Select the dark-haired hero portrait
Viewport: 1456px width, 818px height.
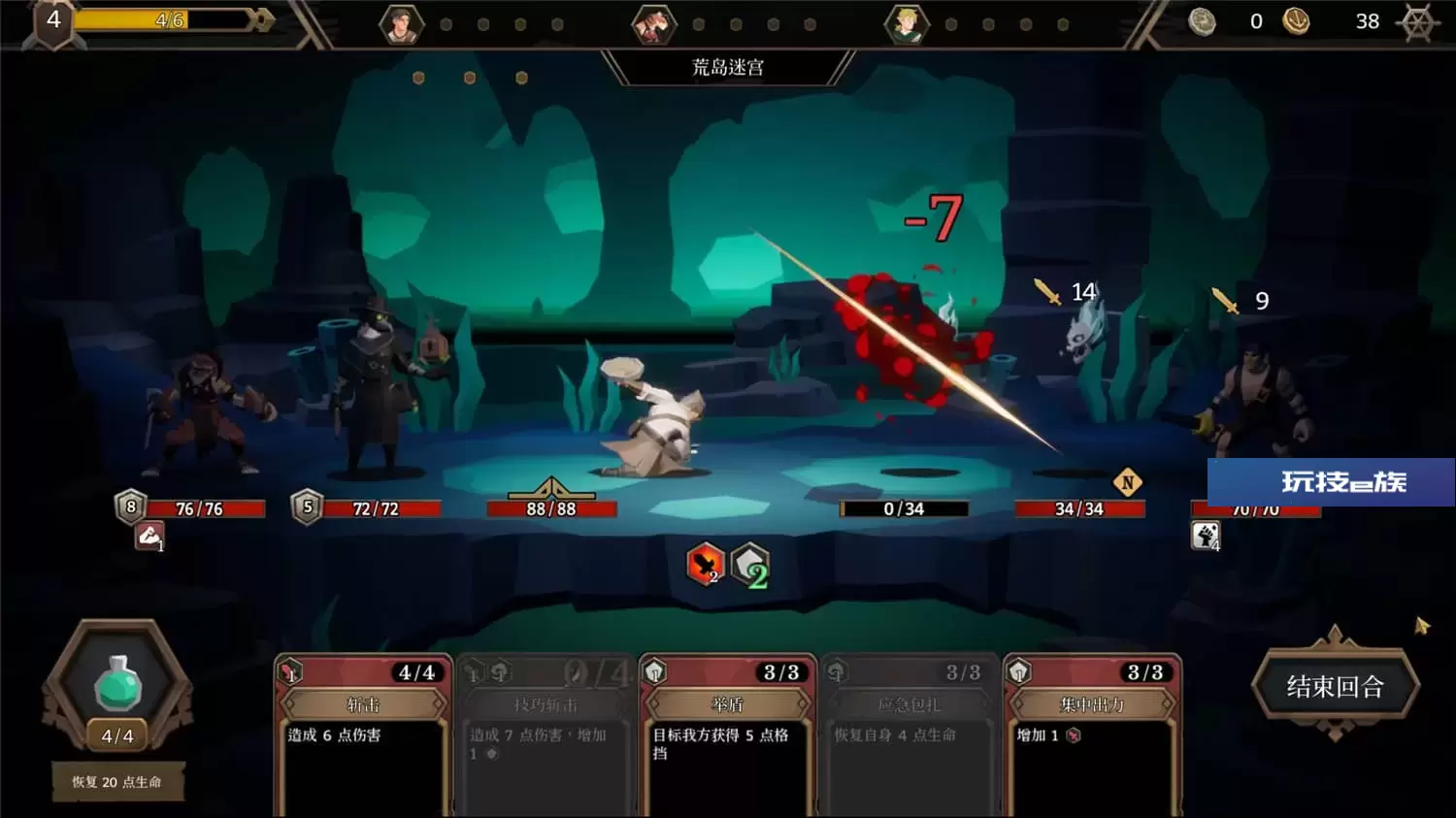401,24
